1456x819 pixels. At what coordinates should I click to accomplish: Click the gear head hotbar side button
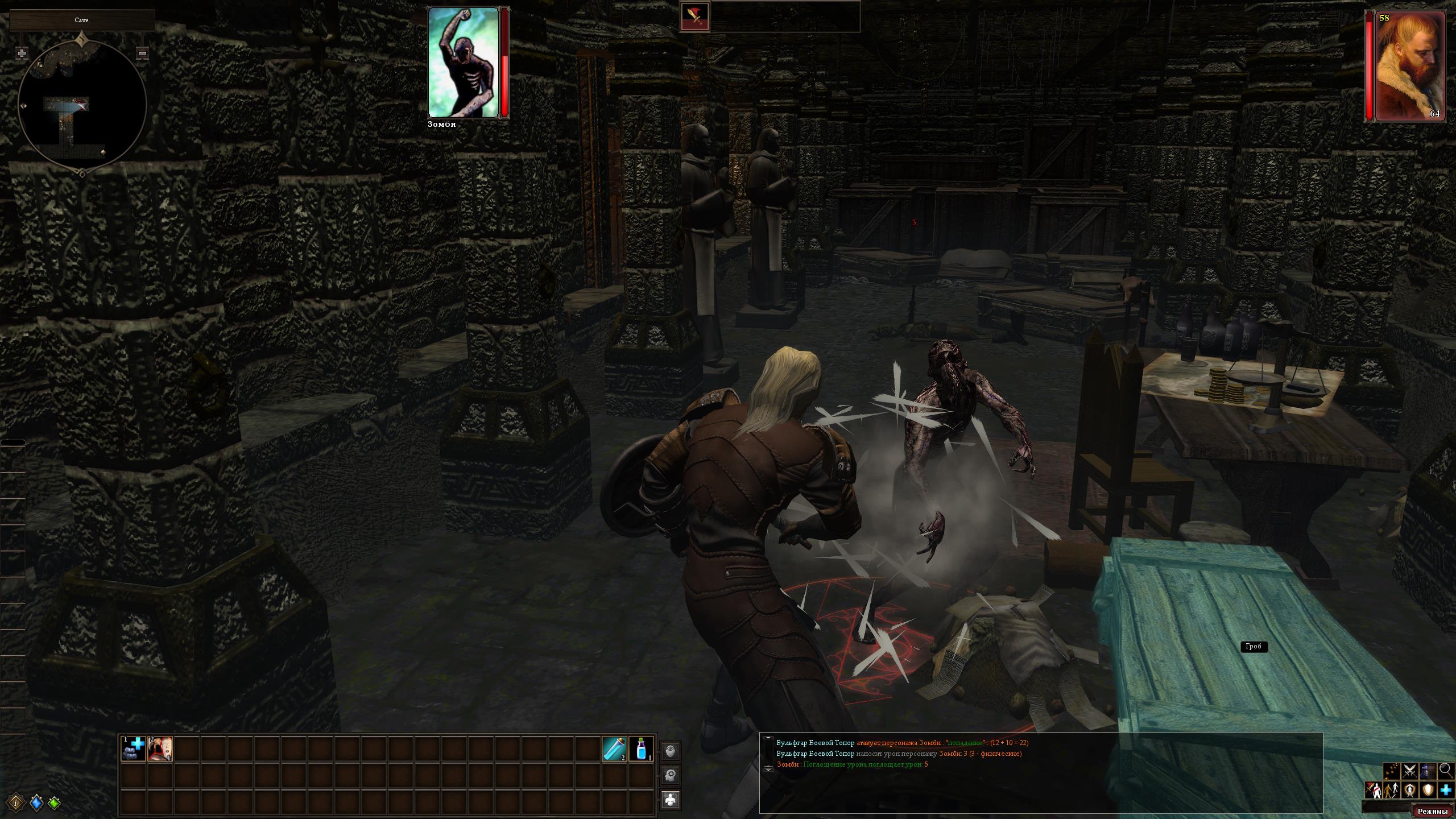coord(671,775)
